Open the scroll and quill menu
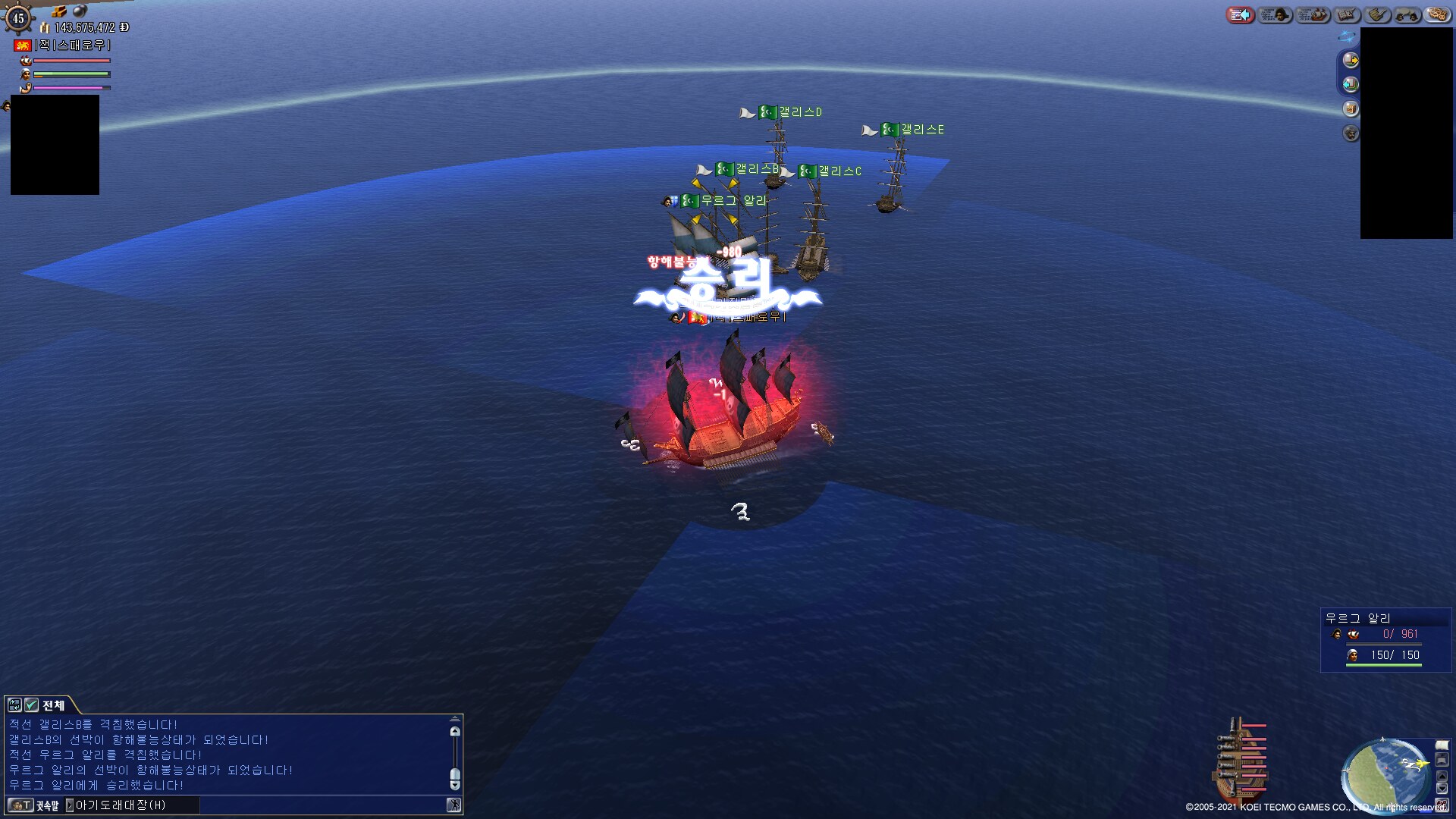 tap(1378, 15)
